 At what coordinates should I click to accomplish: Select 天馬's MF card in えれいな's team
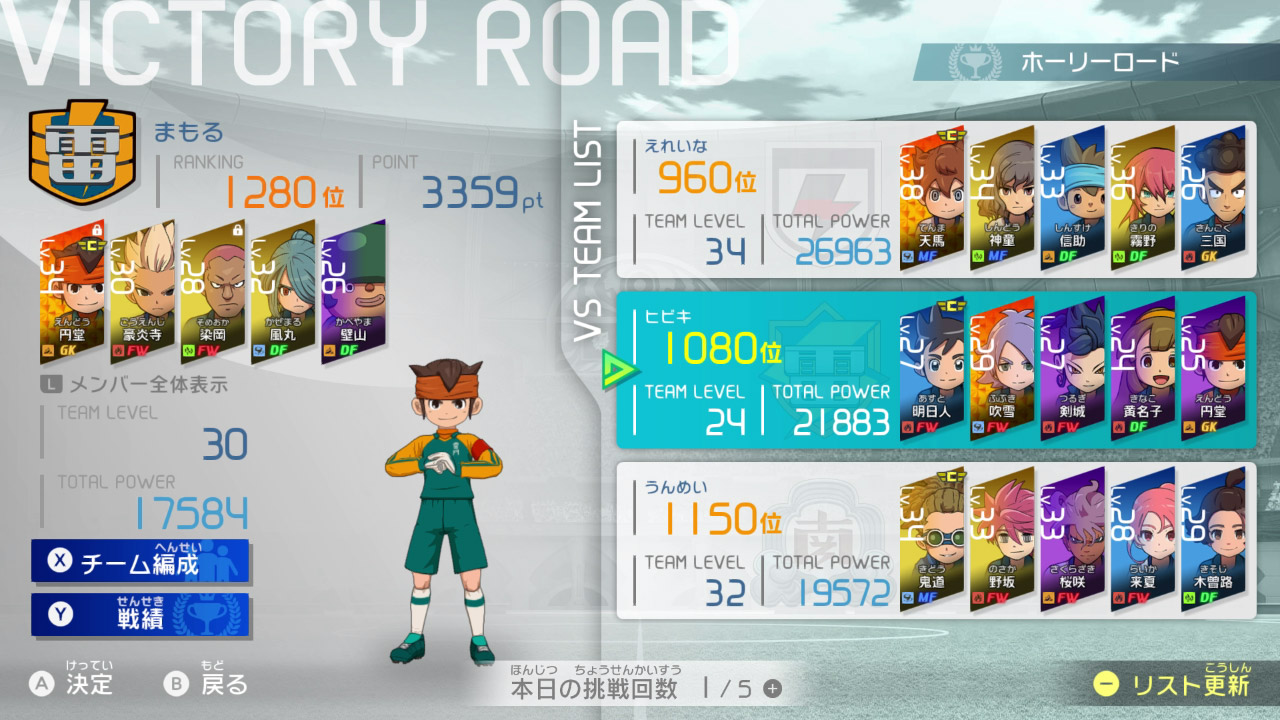click(931, 195)
